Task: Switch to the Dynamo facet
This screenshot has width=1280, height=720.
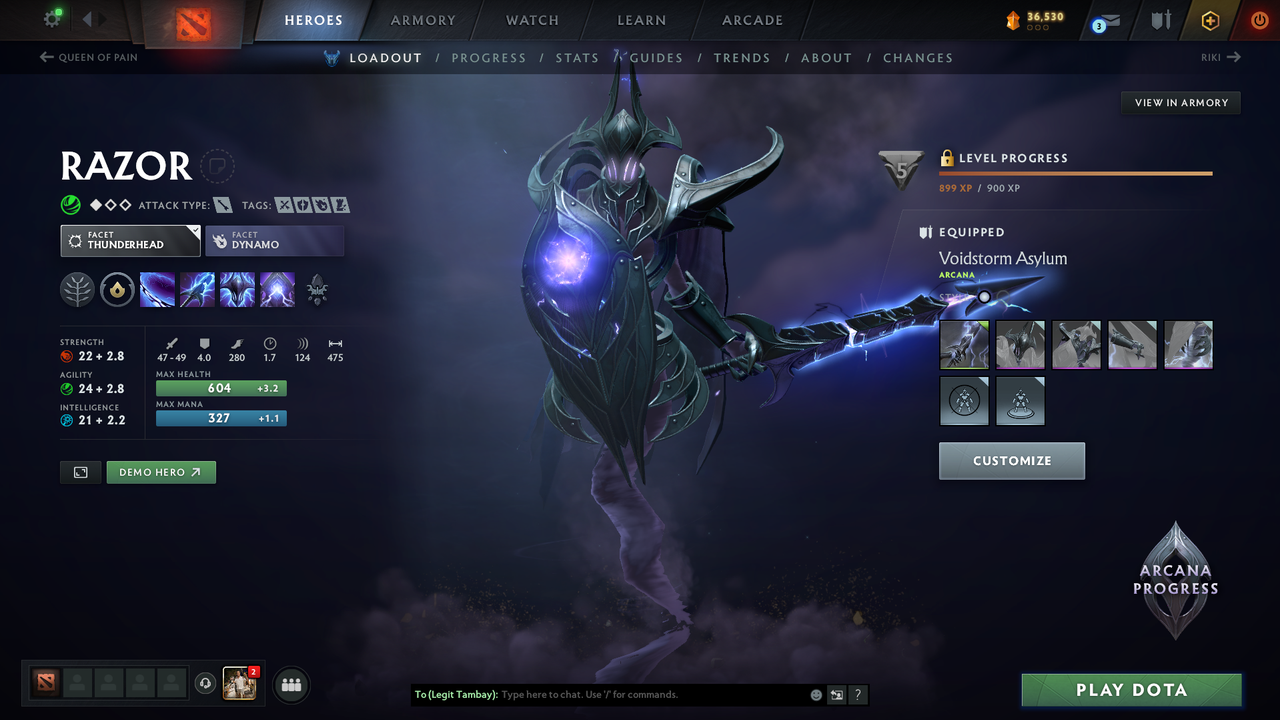Action: click(275, 240)
